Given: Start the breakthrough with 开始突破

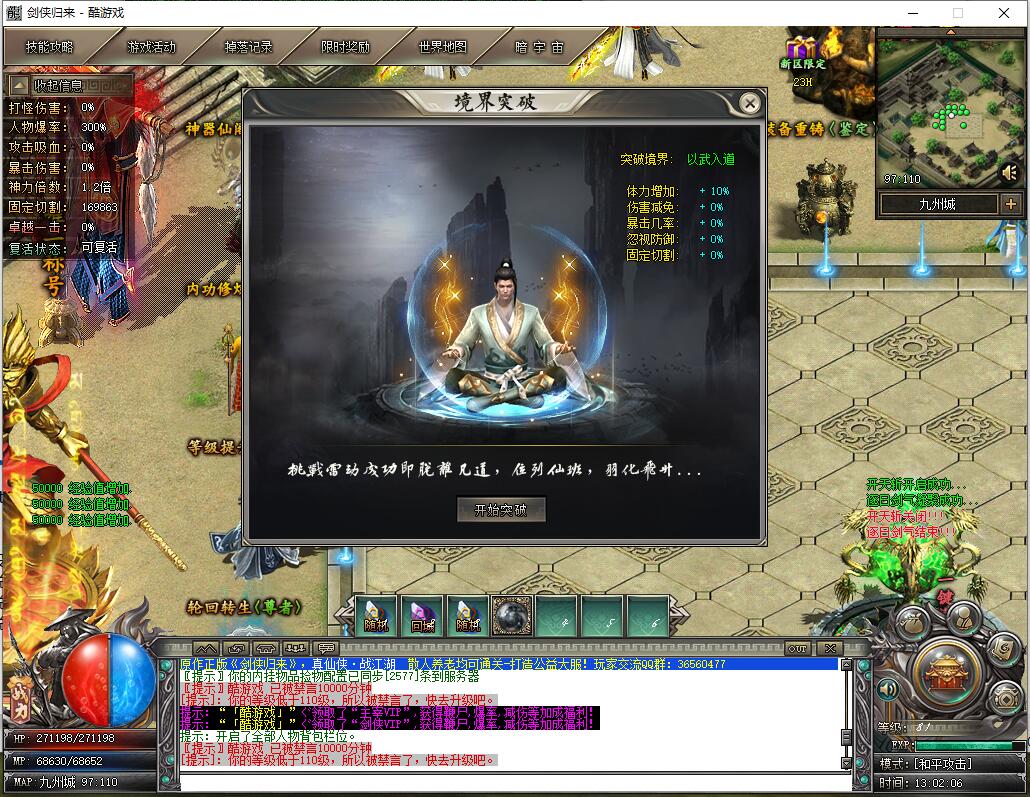Looking at the screenshot, I should pyautogui.click(x=501, y=509).
